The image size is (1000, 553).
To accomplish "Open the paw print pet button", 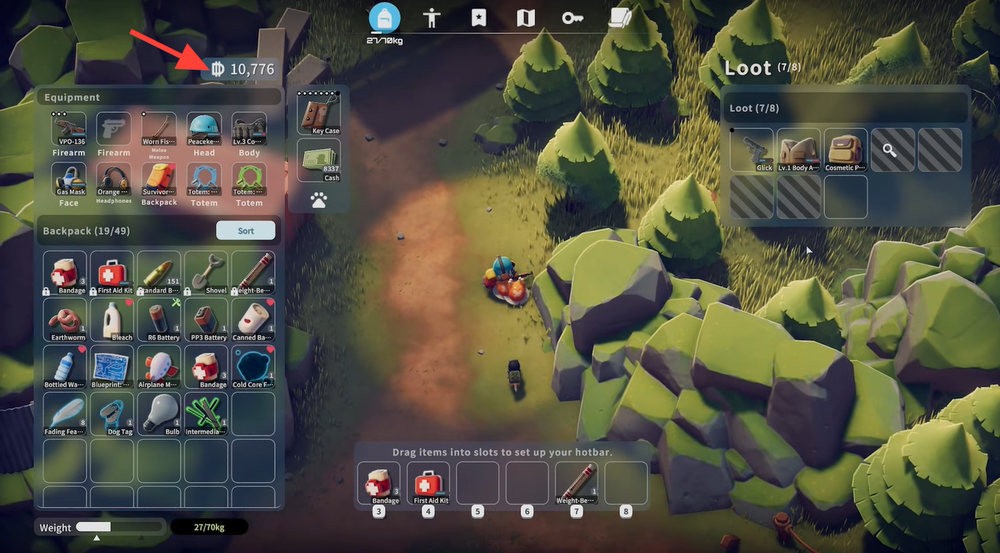I will pyautogui.click(x=318, y=200).
